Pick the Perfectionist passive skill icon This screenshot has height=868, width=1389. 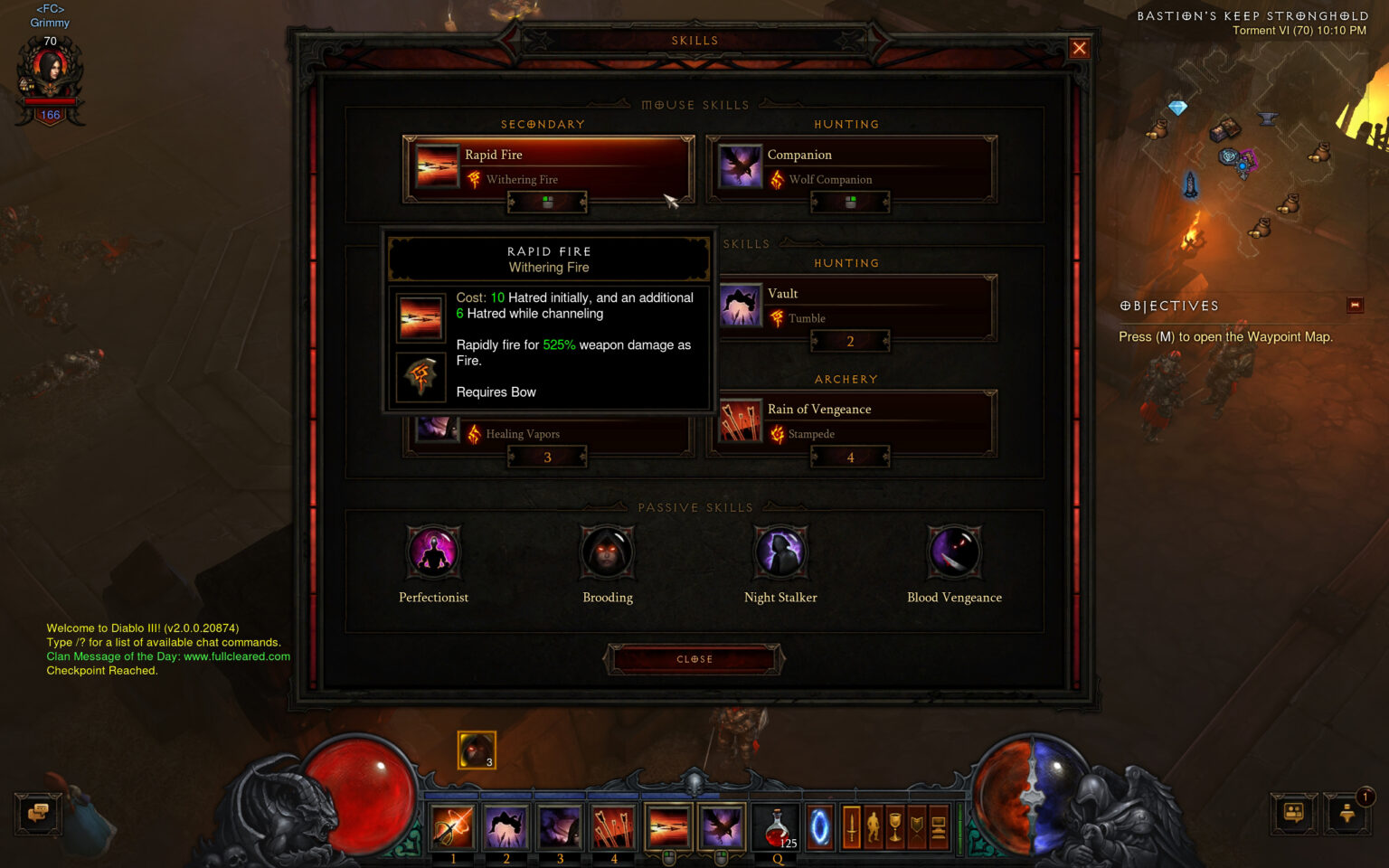(433, 552)
